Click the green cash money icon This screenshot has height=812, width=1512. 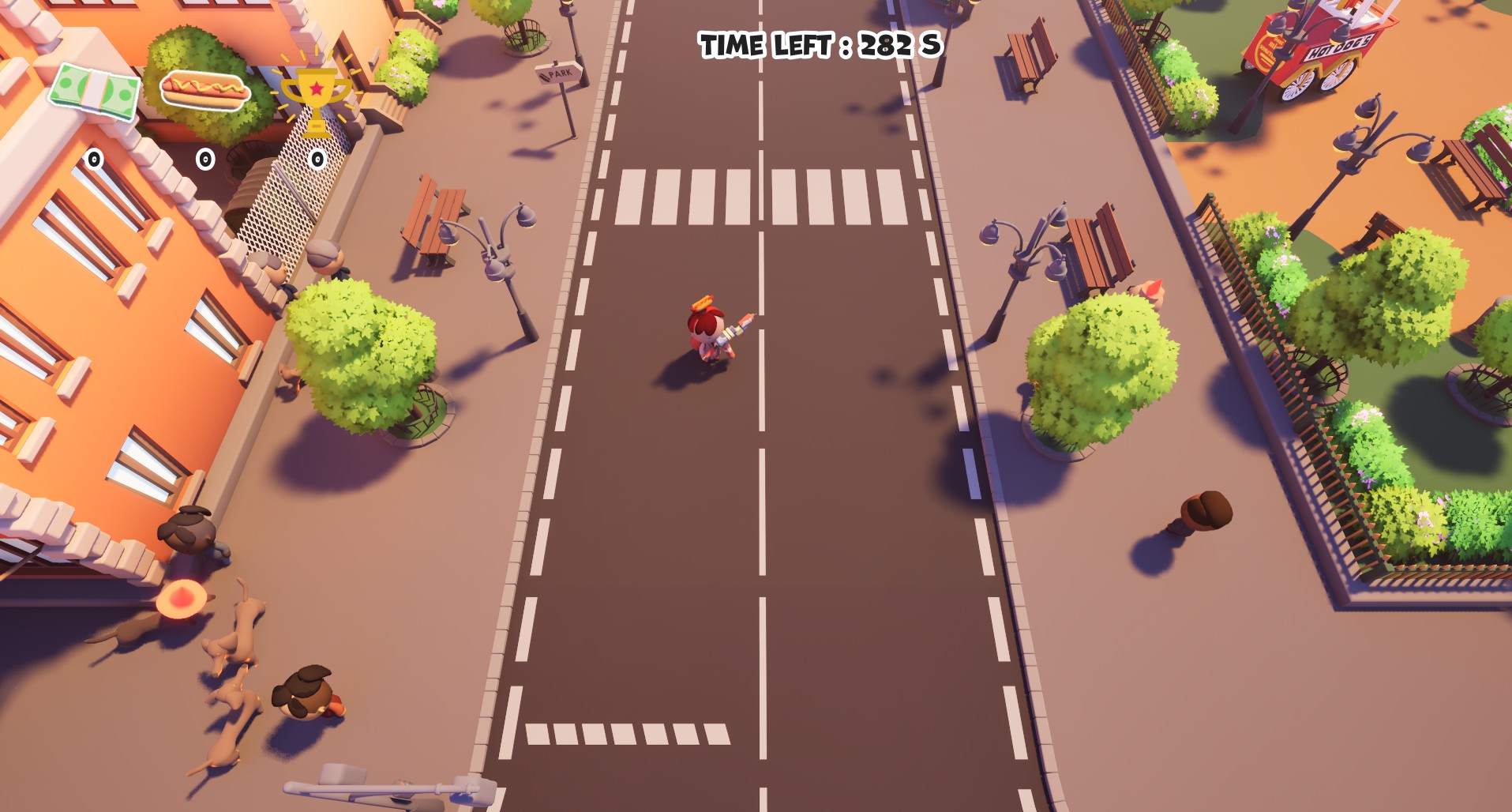click(94, 93)
